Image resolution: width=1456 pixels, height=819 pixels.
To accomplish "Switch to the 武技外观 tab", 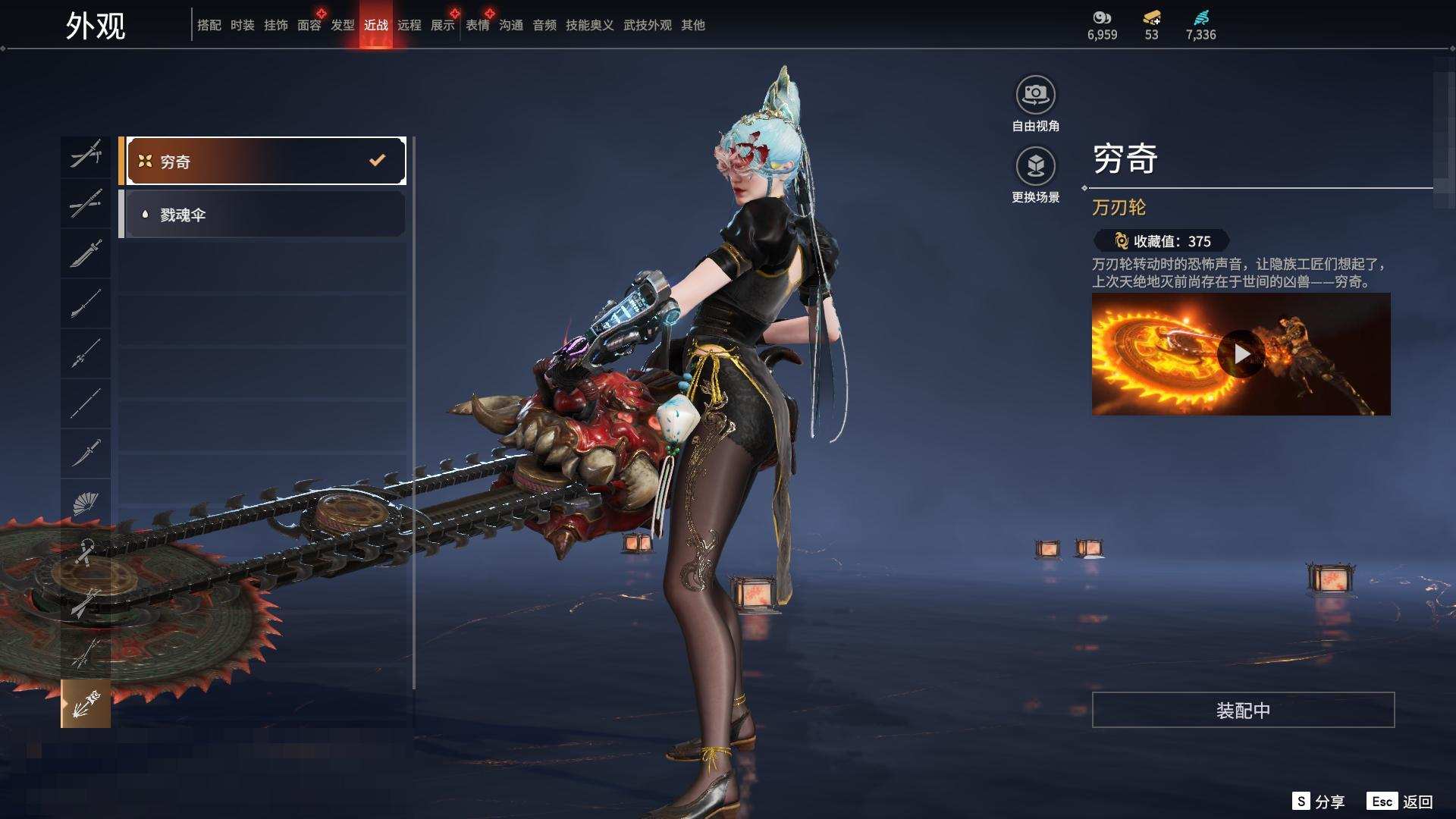I will point(647,25).
